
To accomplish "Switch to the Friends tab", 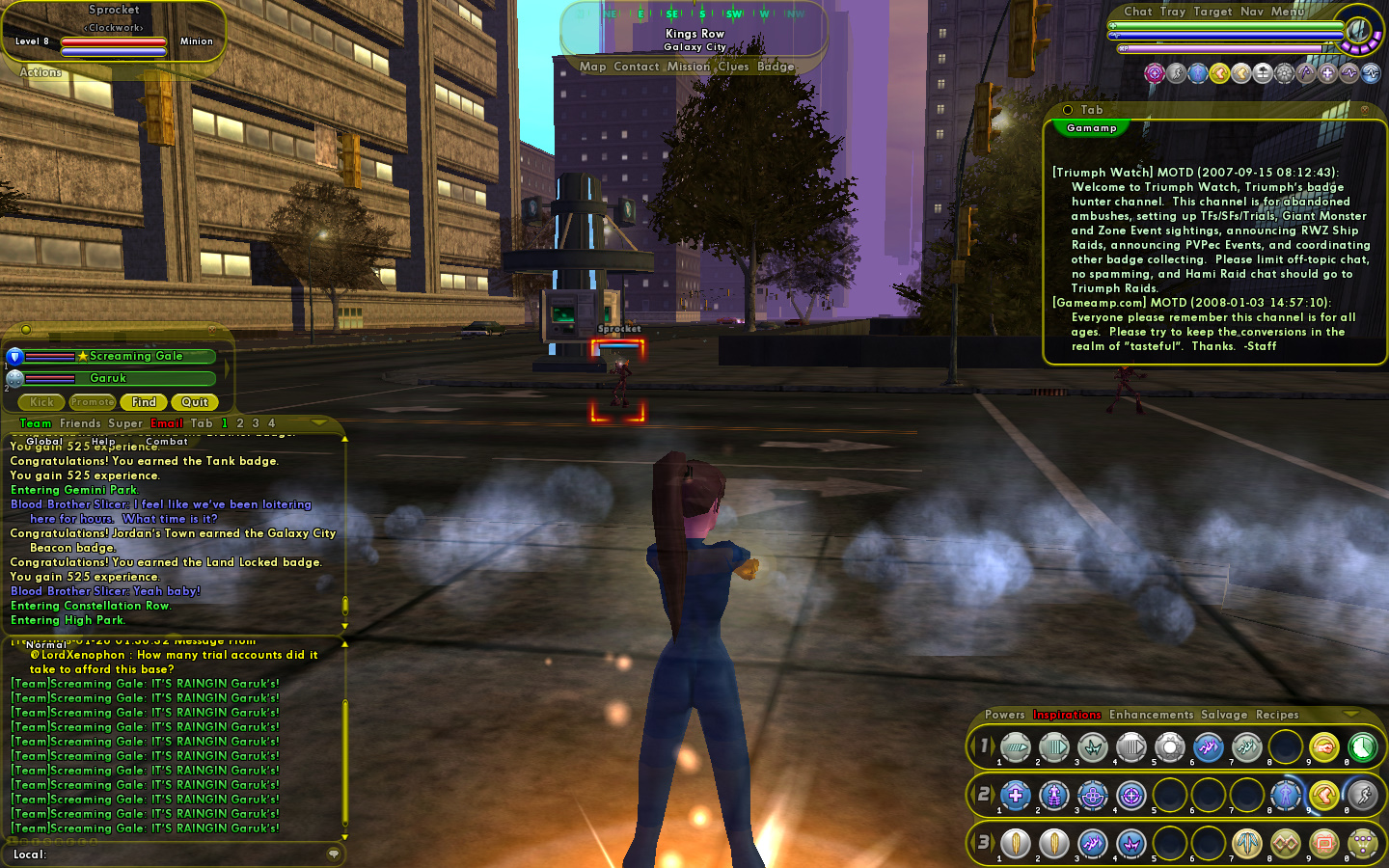I will pos(80,423).
